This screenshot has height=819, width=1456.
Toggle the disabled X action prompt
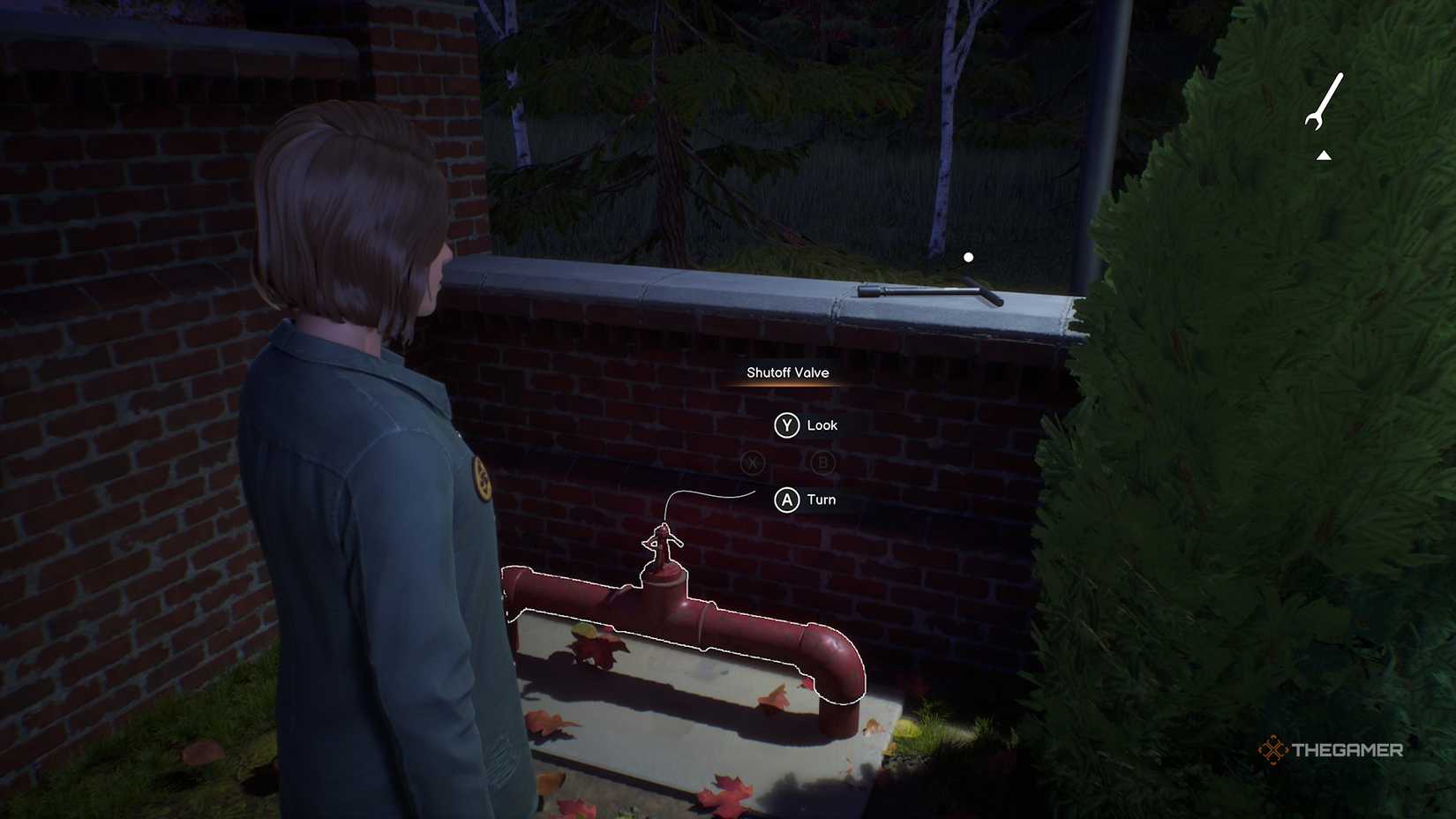[x=753, y=463]
